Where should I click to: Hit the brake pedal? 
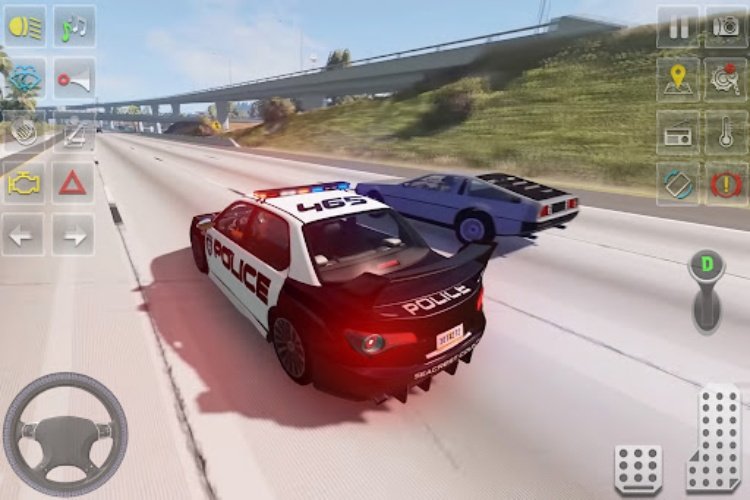click(638, 468)
